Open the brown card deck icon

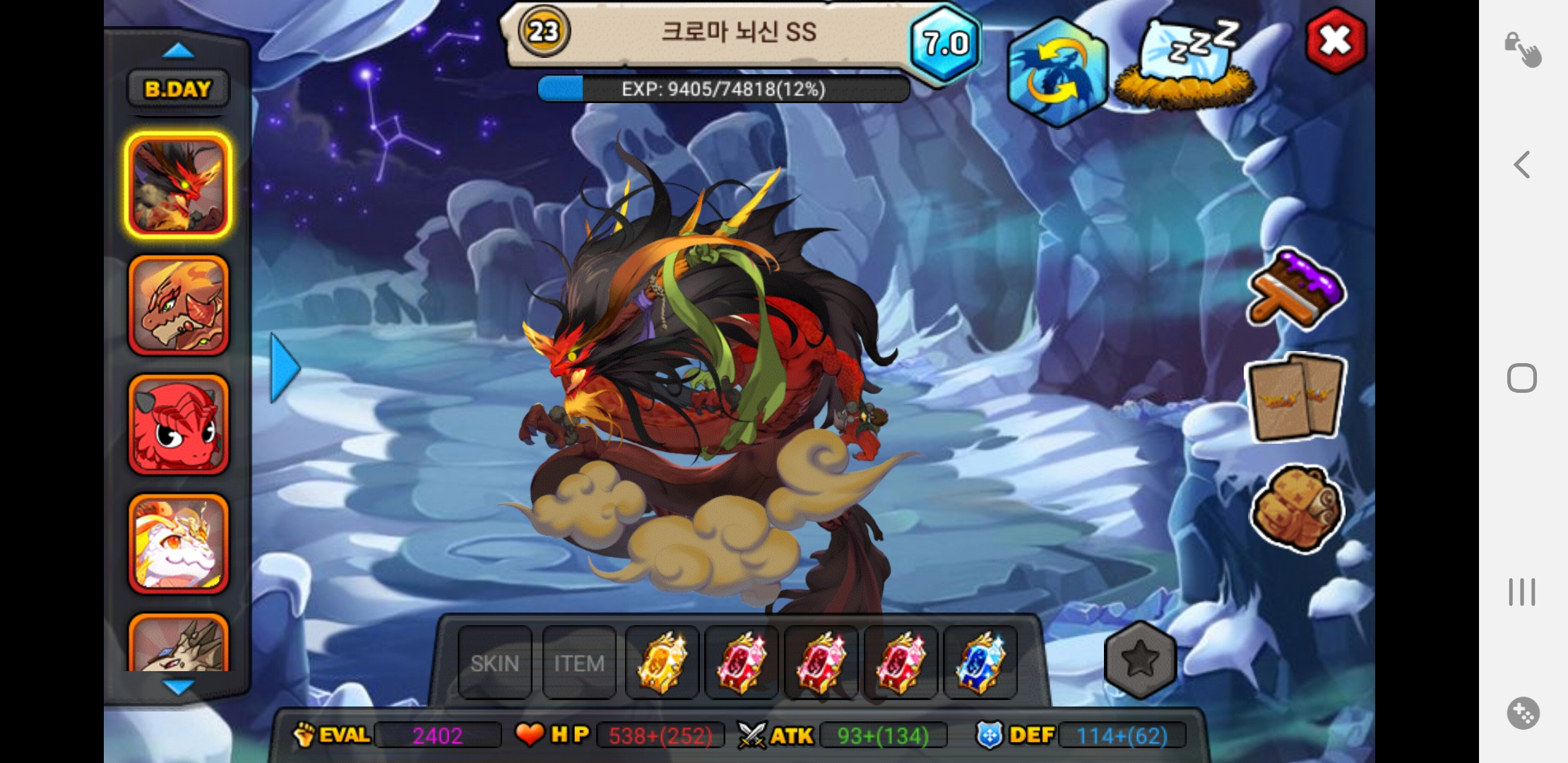pyautogui.click(x=1296, y=397)
